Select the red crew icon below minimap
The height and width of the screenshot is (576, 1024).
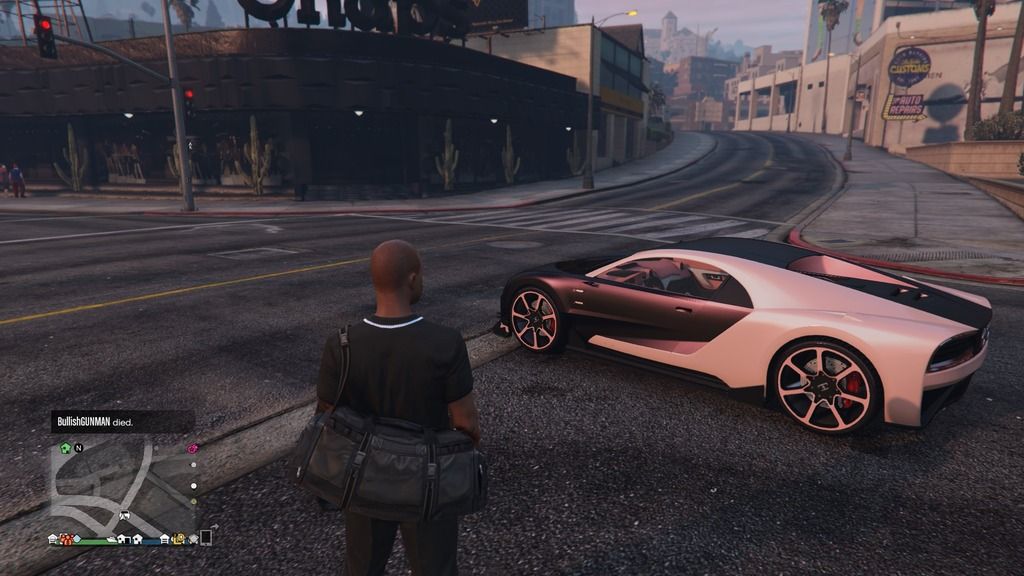(x=66, y=539)
